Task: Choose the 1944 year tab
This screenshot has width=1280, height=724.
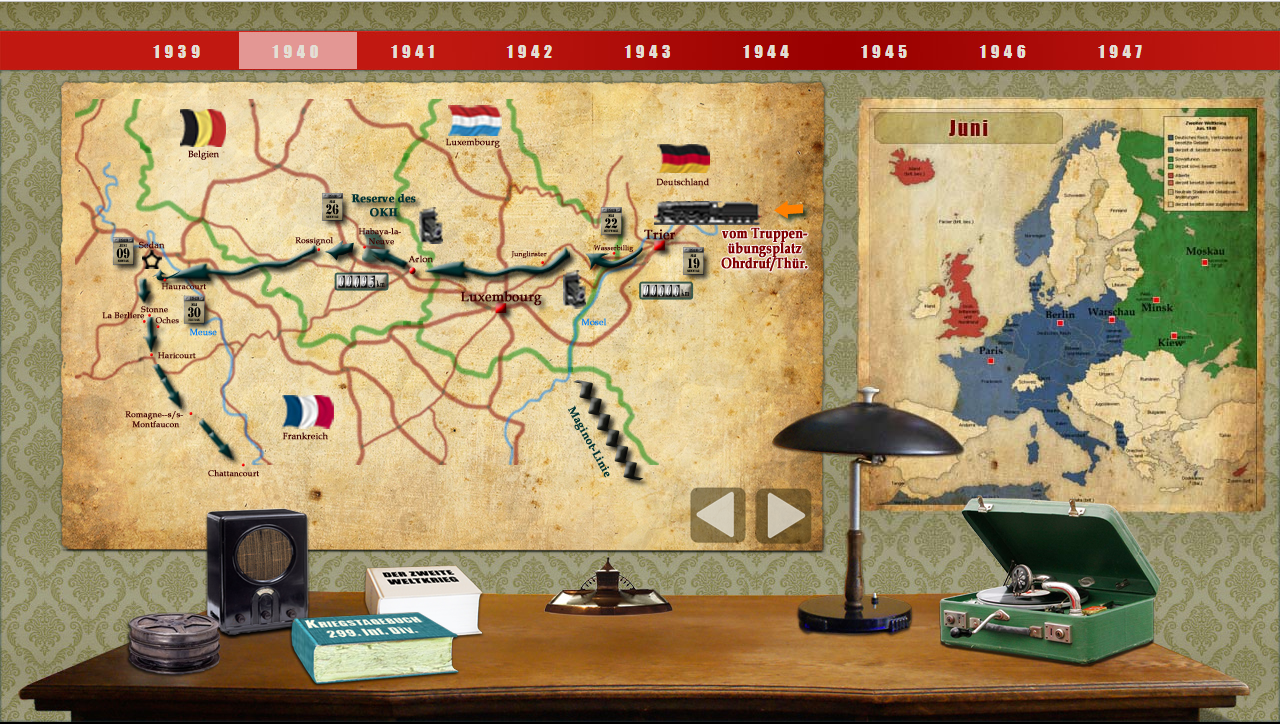Action: tap(766, 52)
